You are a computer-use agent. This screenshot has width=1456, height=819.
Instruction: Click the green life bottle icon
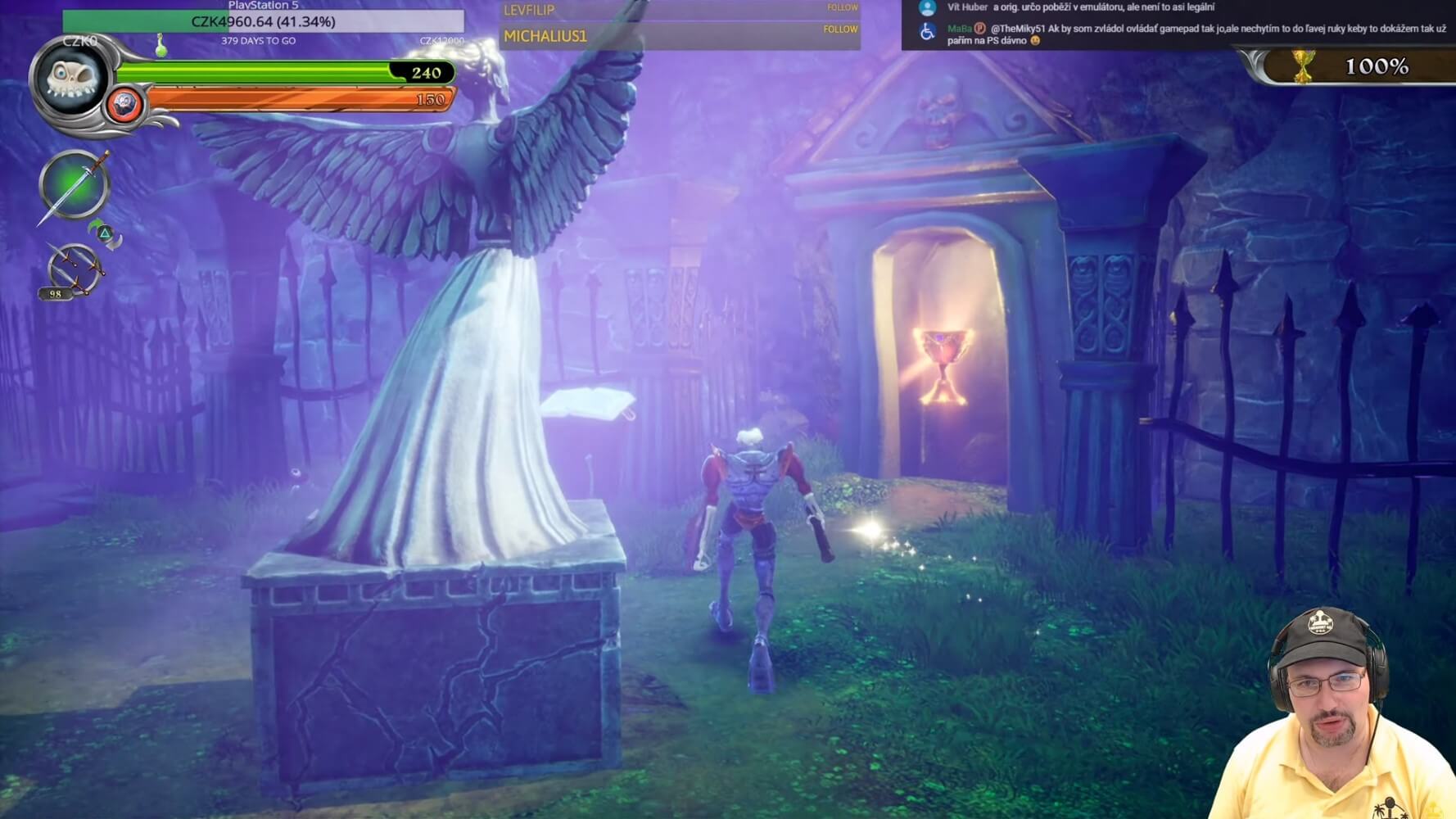(161, 47)
